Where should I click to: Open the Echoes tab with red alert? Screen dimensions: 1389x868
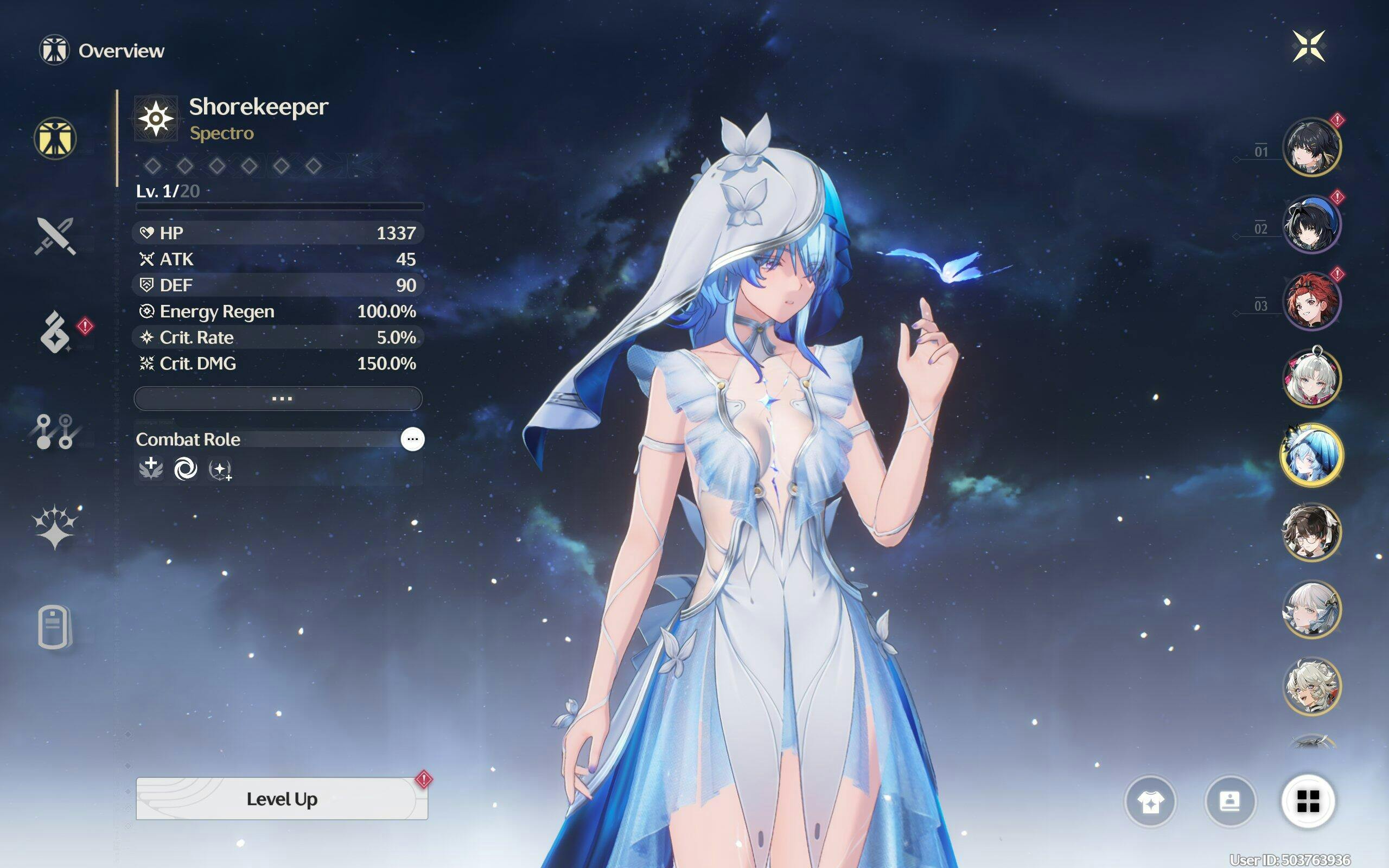(x=56, y=333)
